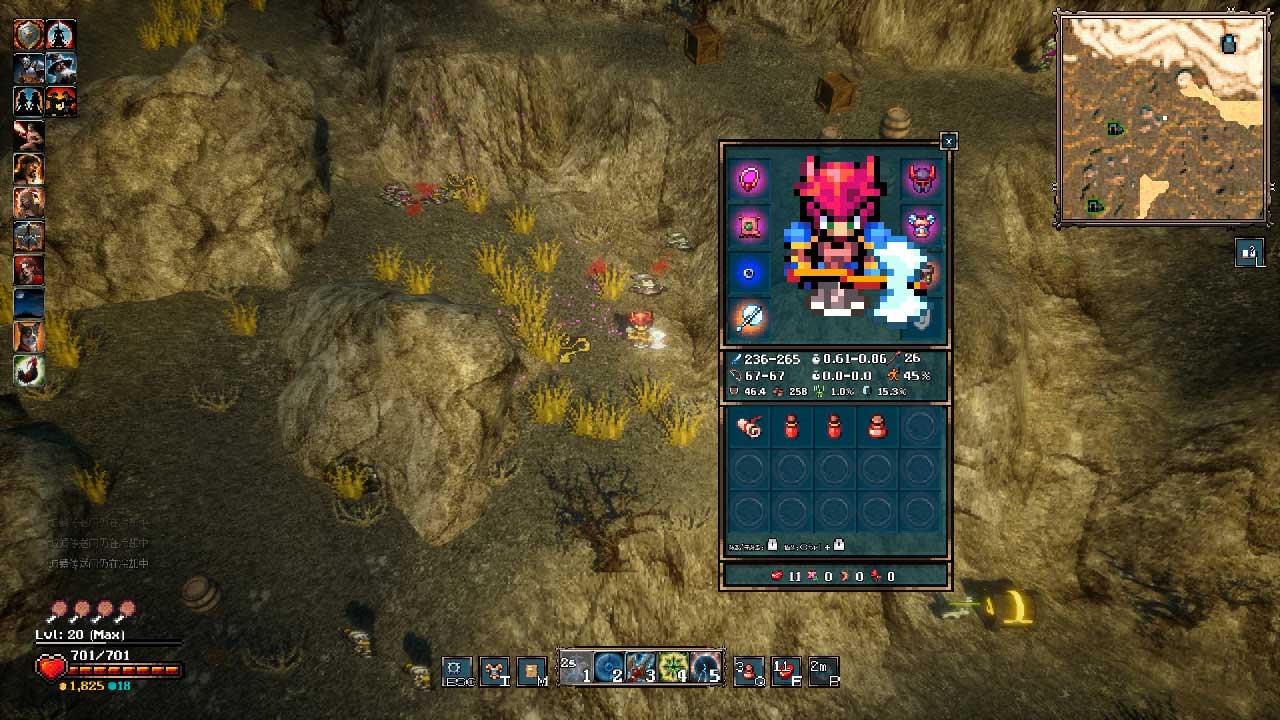The width and height of the screenshot is (1280, 720).
Task: Select the shield buff icon
Action: [28, 35]
